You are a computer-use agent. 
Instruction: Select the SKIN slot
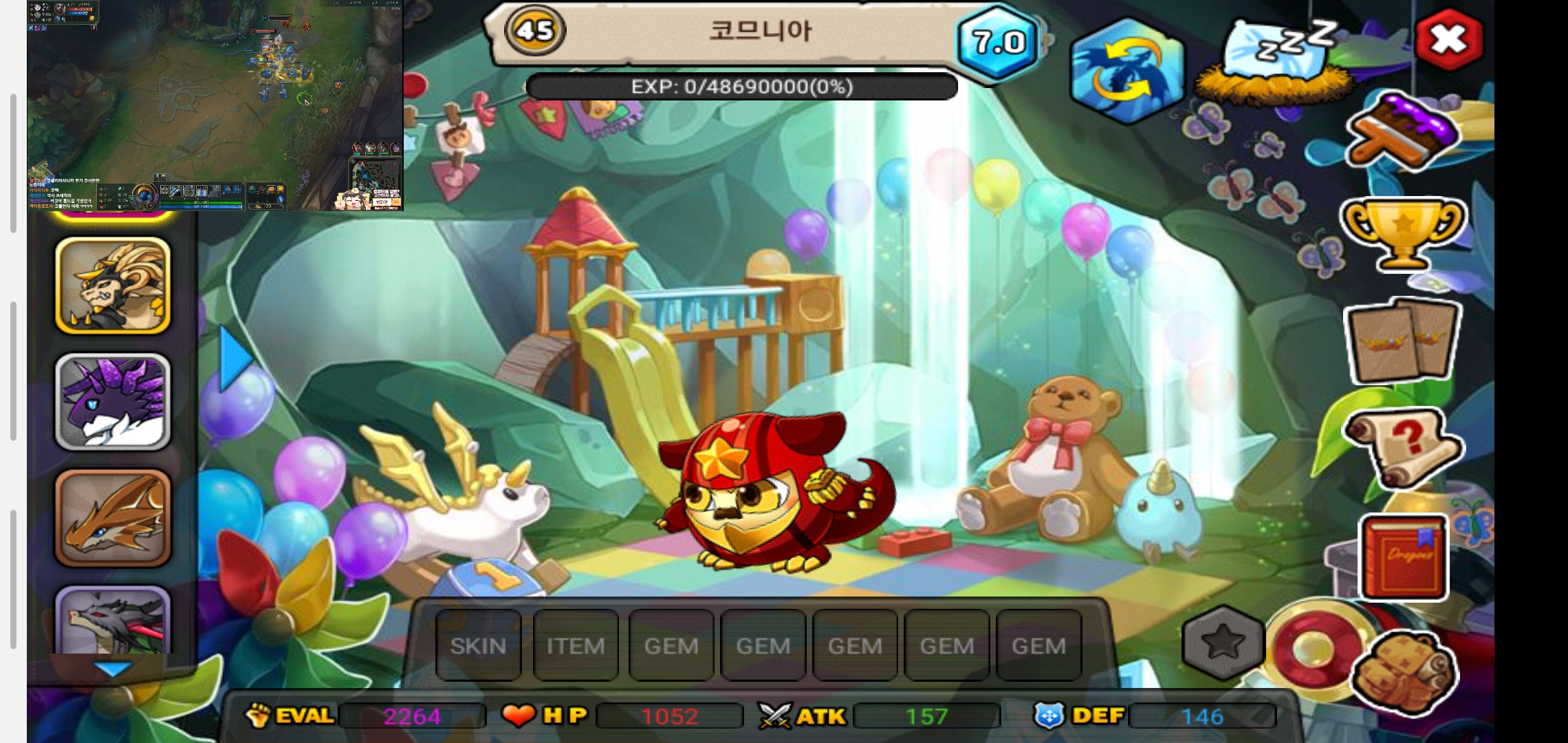coord(478,645)
